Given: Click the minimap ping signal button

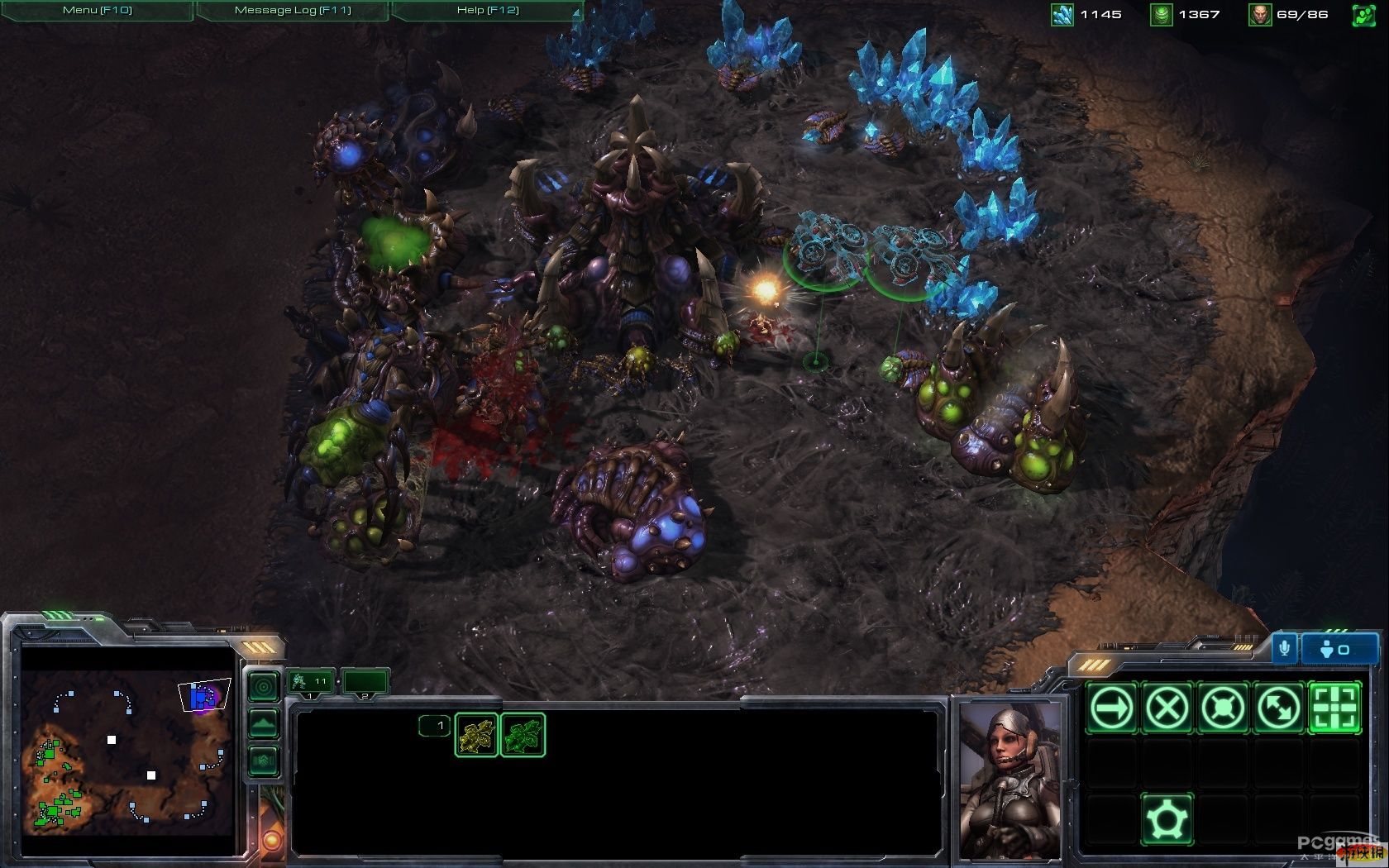Looking at the screenshot, I should coord(264,686).
